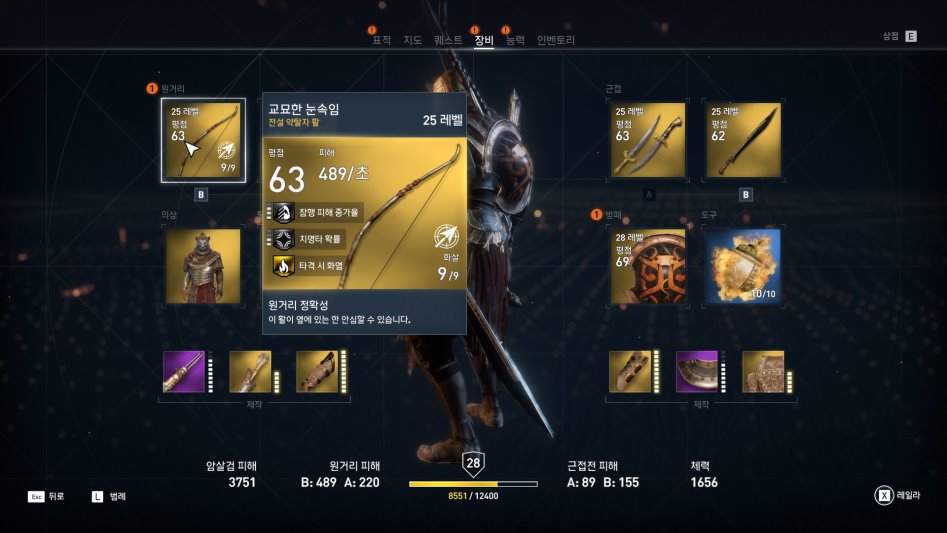Select the purple hidden blade crafting slot
The height and width of the screenshot is (533, 947).
pos(184,371)
